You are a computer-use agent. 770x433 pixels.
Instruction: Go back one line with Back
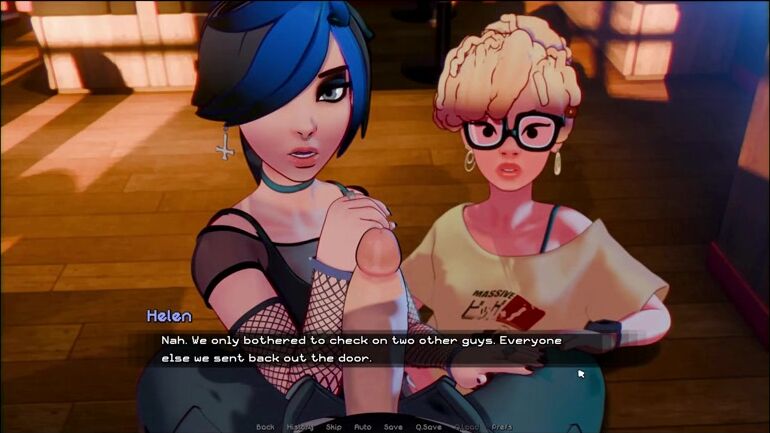tap(265, 427)
